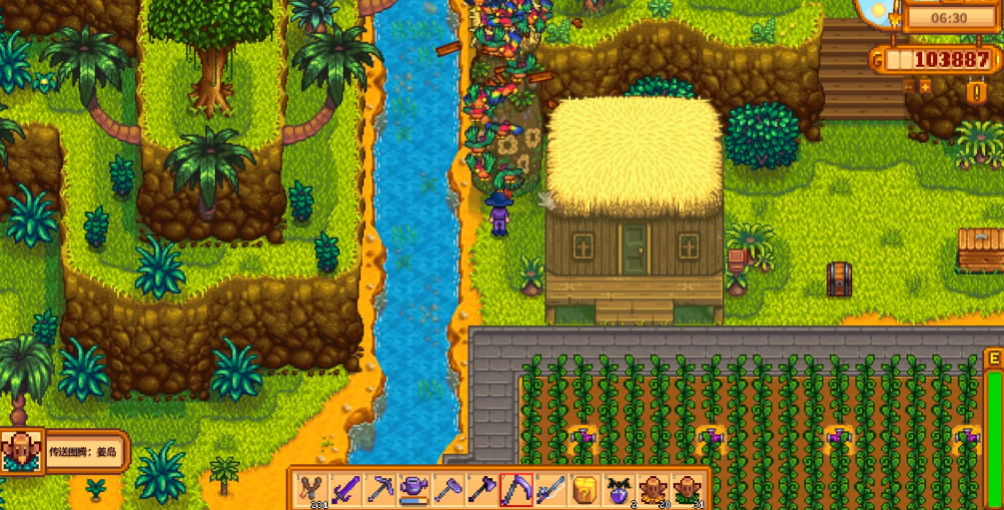The width and height of the screenshot is (1004, 510).
Task: Equip the purple Galaxy sword
Action: pyautogui.click(x=347, y=489)
